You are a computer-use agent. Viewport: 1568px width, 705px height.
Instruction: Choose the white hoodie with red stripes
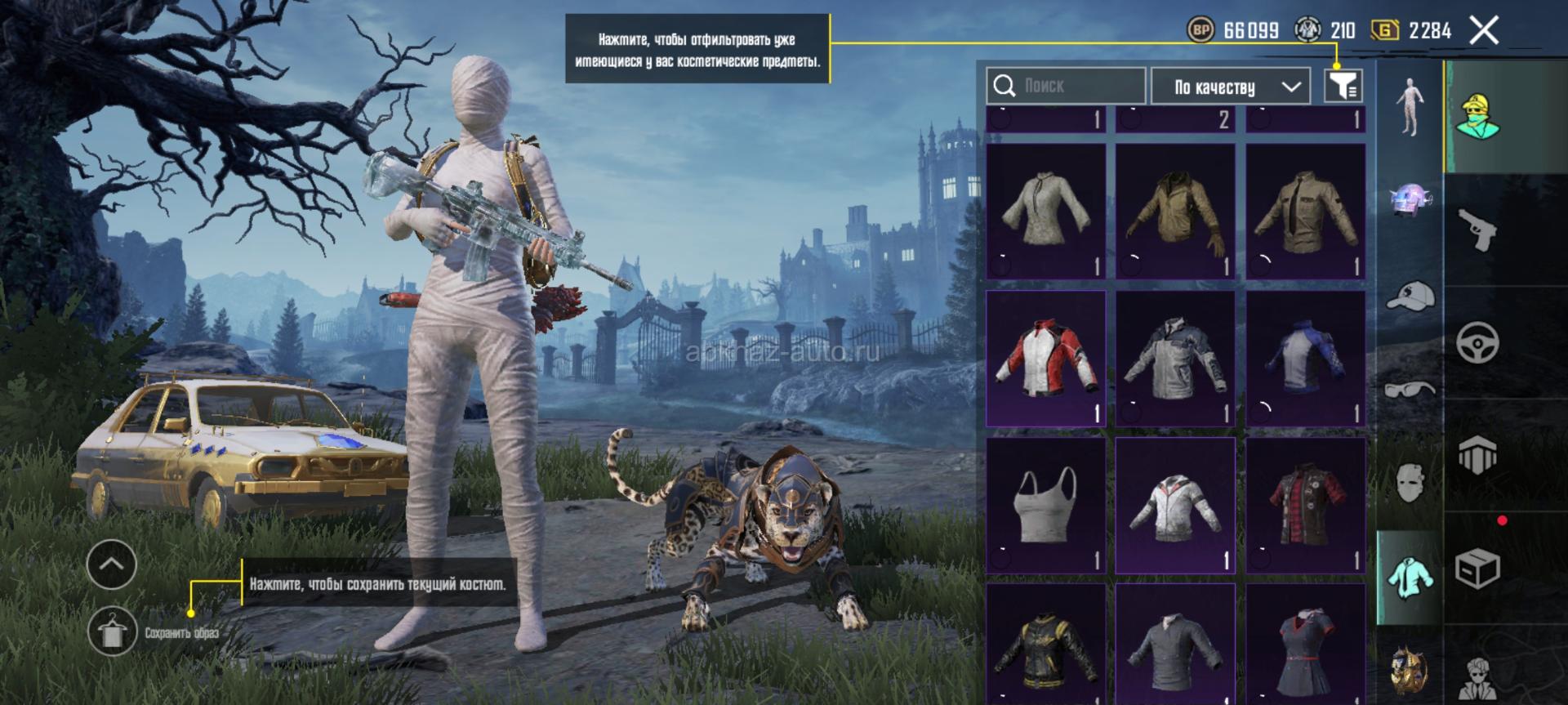(x=1175, y=505)
